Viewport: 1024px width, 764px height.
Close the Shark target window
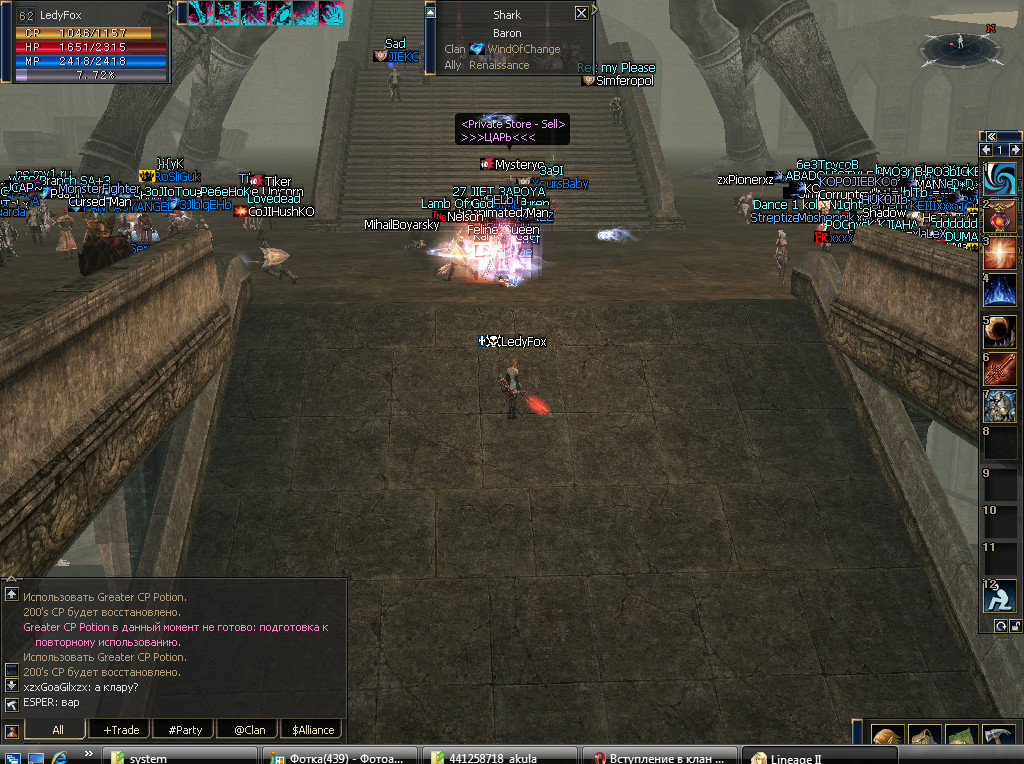(581, 14)
